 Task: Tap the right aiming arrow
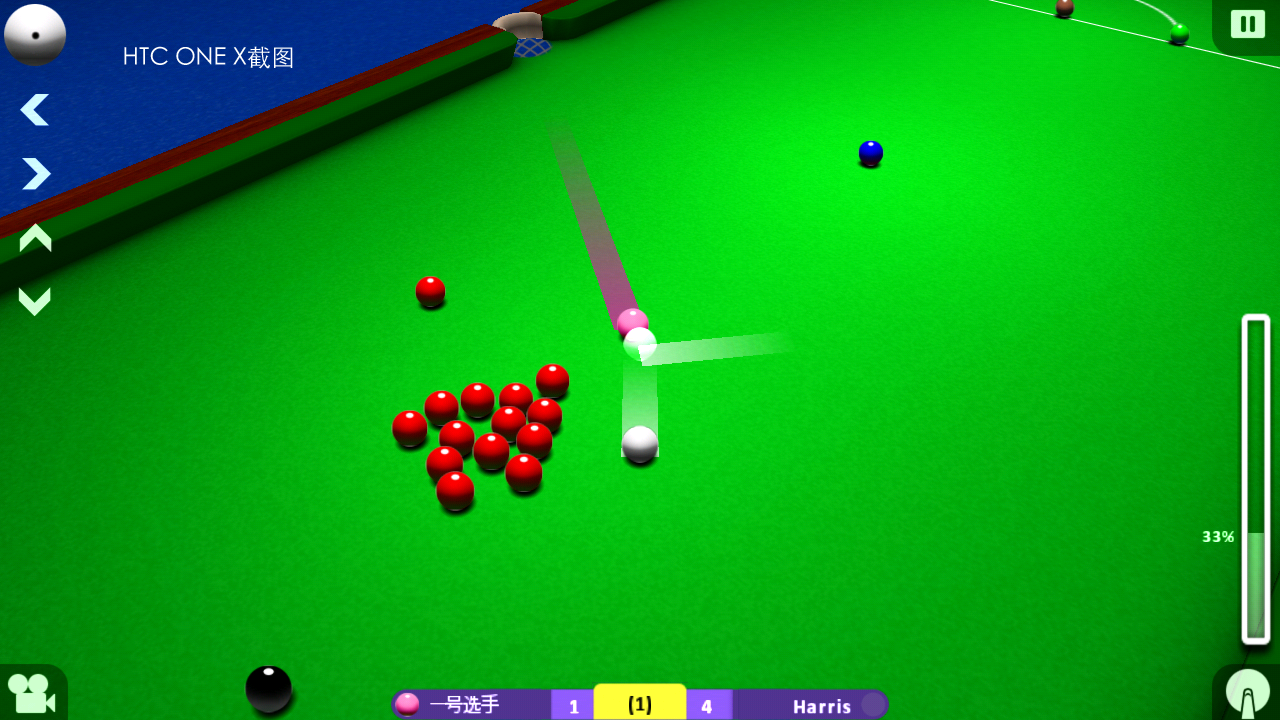(34, 174)
